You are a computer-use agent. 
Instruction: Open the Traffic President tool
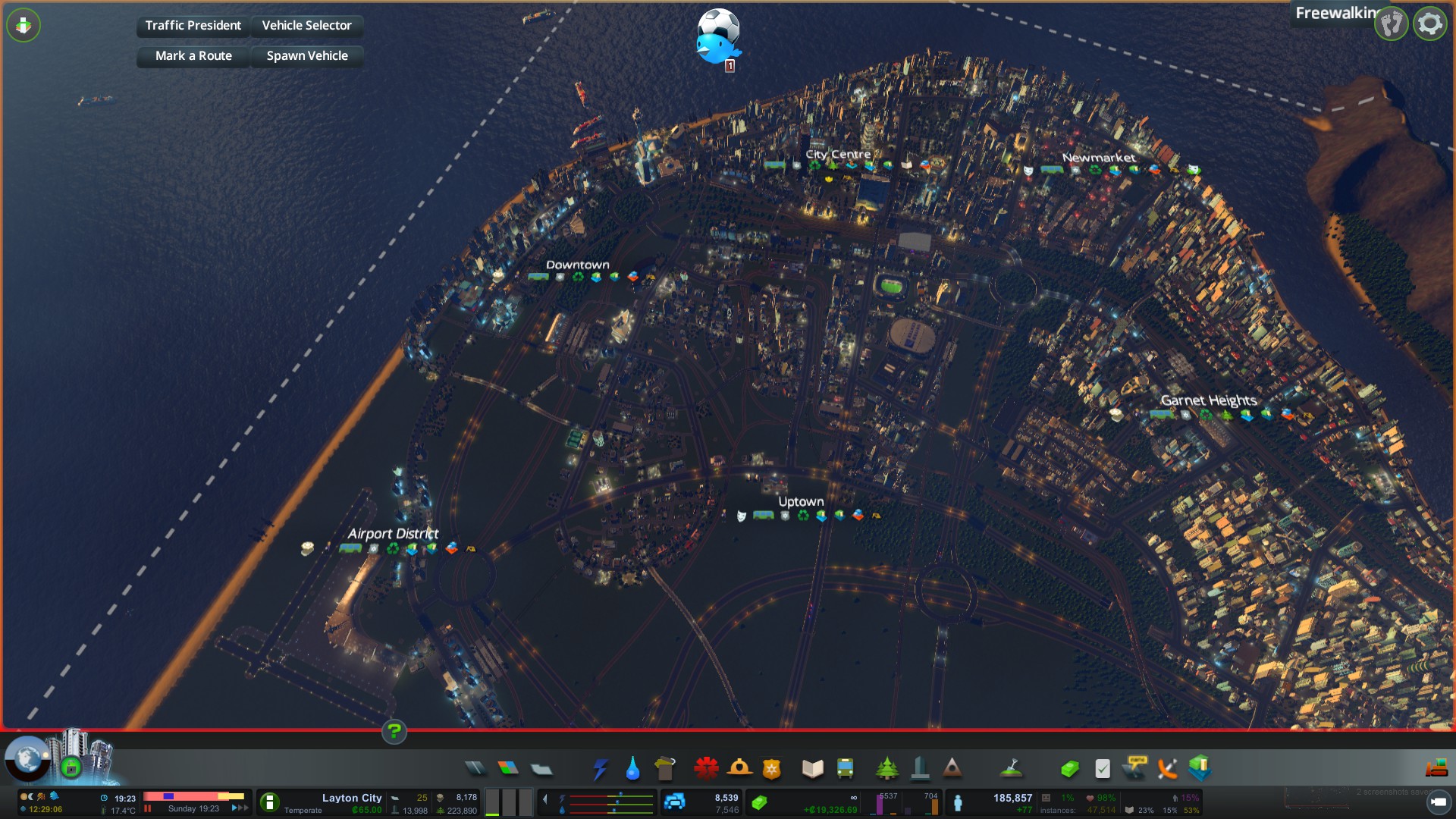tap(193, 26)
